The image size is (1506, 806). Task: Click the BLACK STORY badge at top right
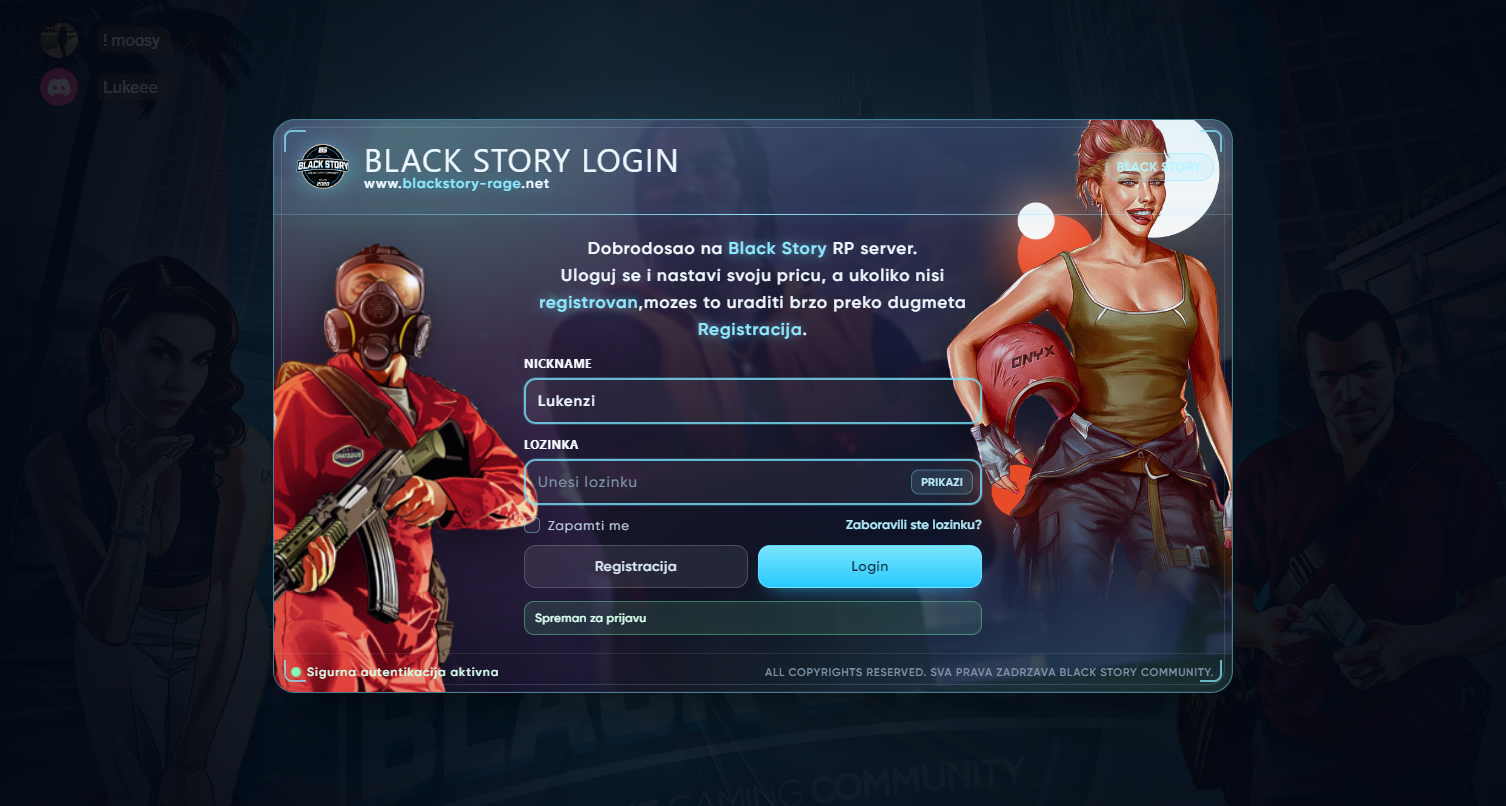coord(1159,167)
